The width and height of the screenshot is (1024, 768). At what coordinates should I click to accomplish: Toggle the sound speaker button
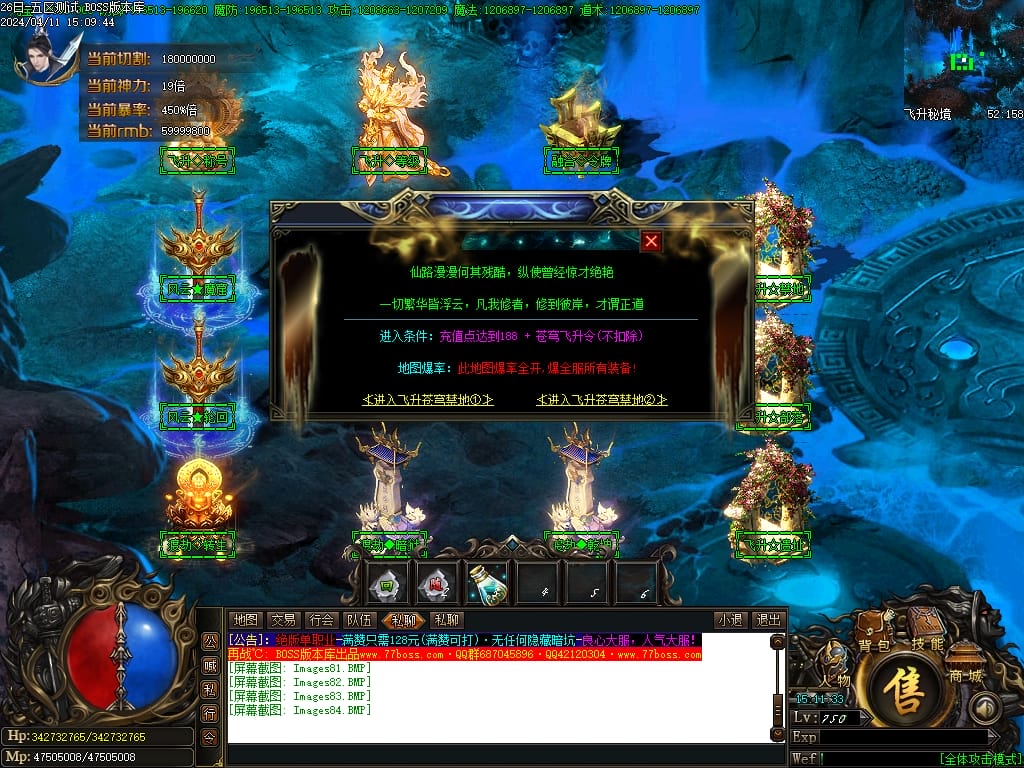coord(987,708)
